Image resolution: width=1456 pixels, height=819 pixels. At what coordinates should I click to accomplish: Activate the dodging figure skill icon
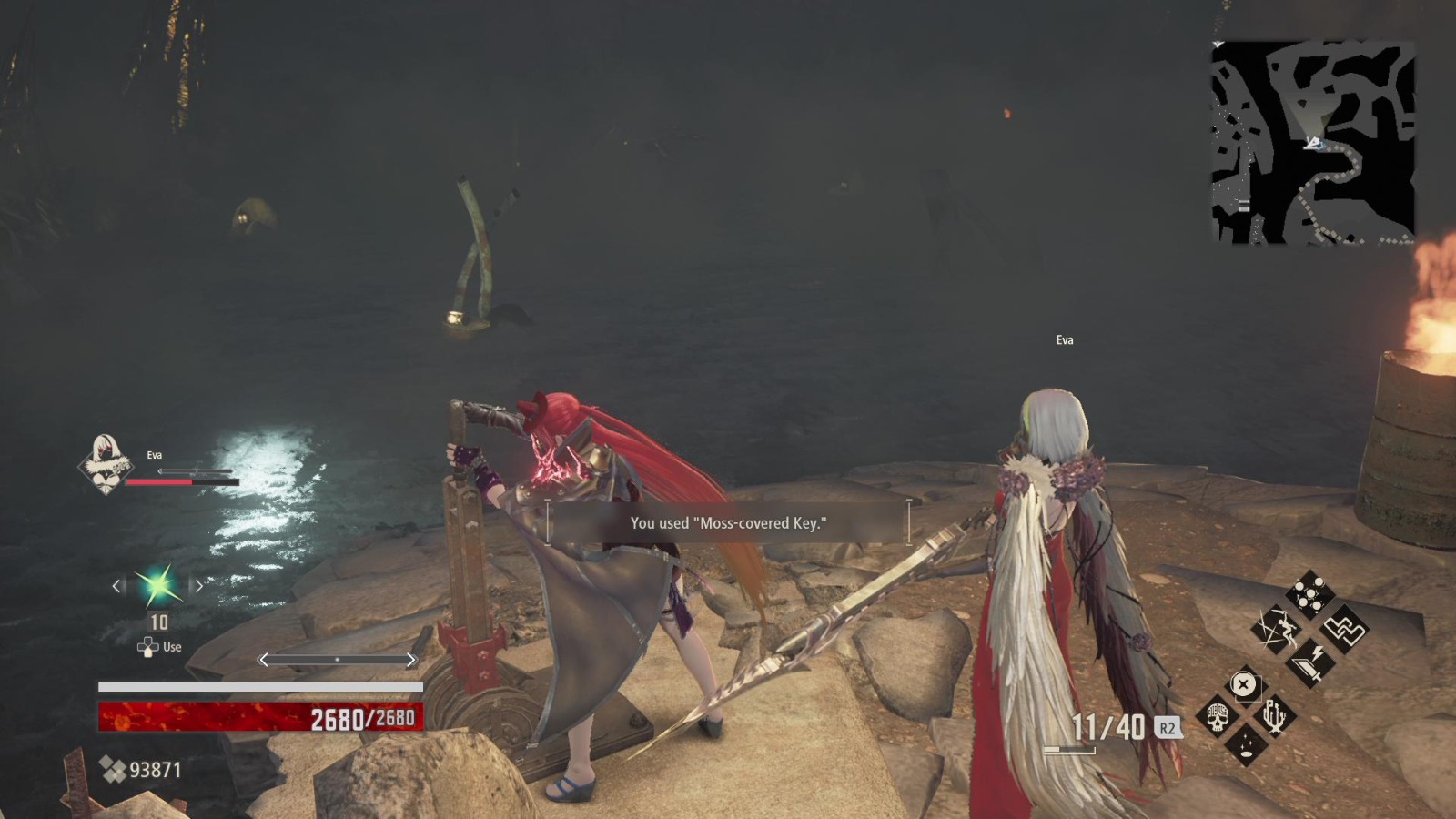1280,629
